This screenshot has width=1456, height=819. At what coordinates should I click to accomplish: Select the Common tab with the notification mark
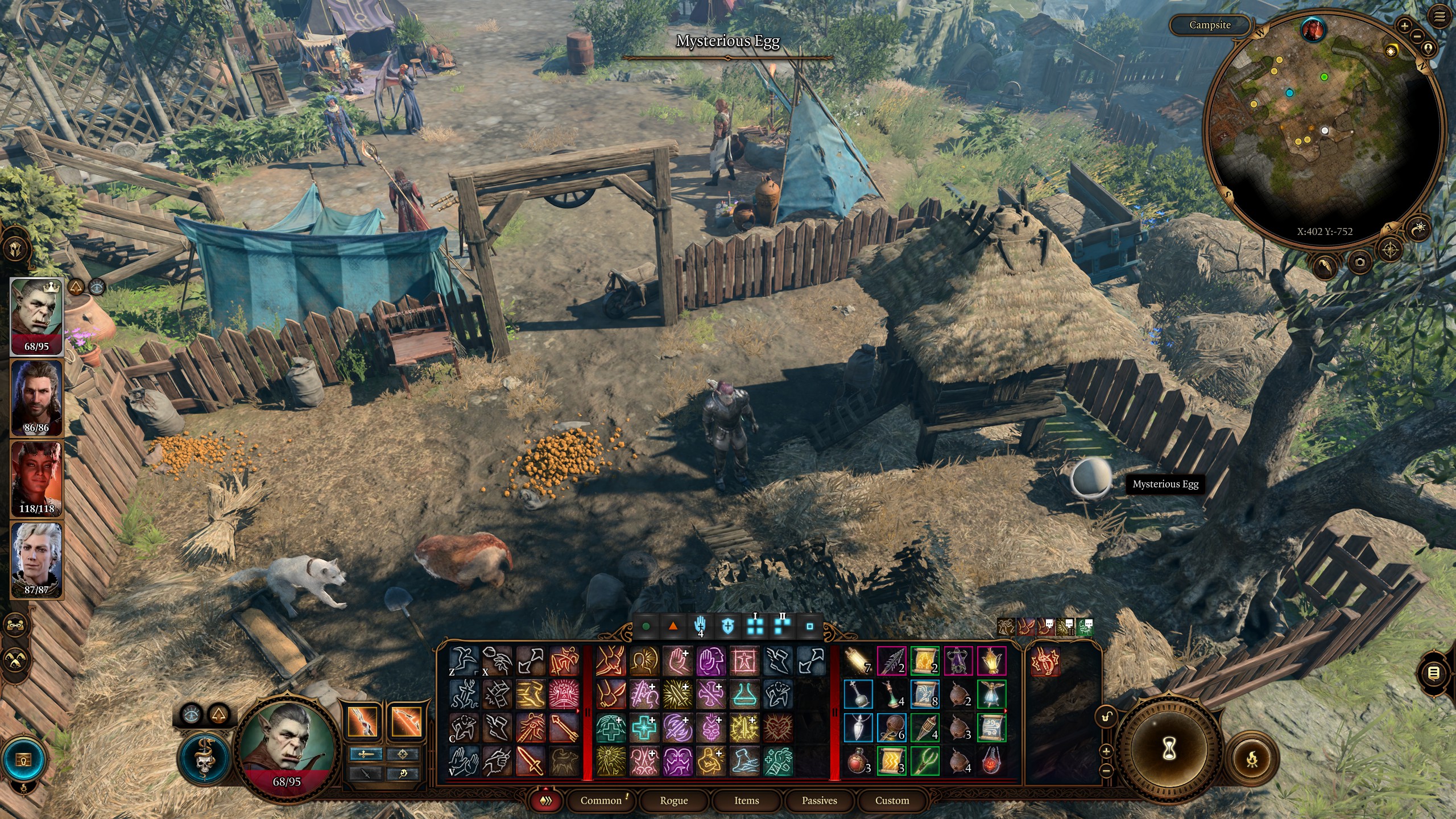point(602,801)
